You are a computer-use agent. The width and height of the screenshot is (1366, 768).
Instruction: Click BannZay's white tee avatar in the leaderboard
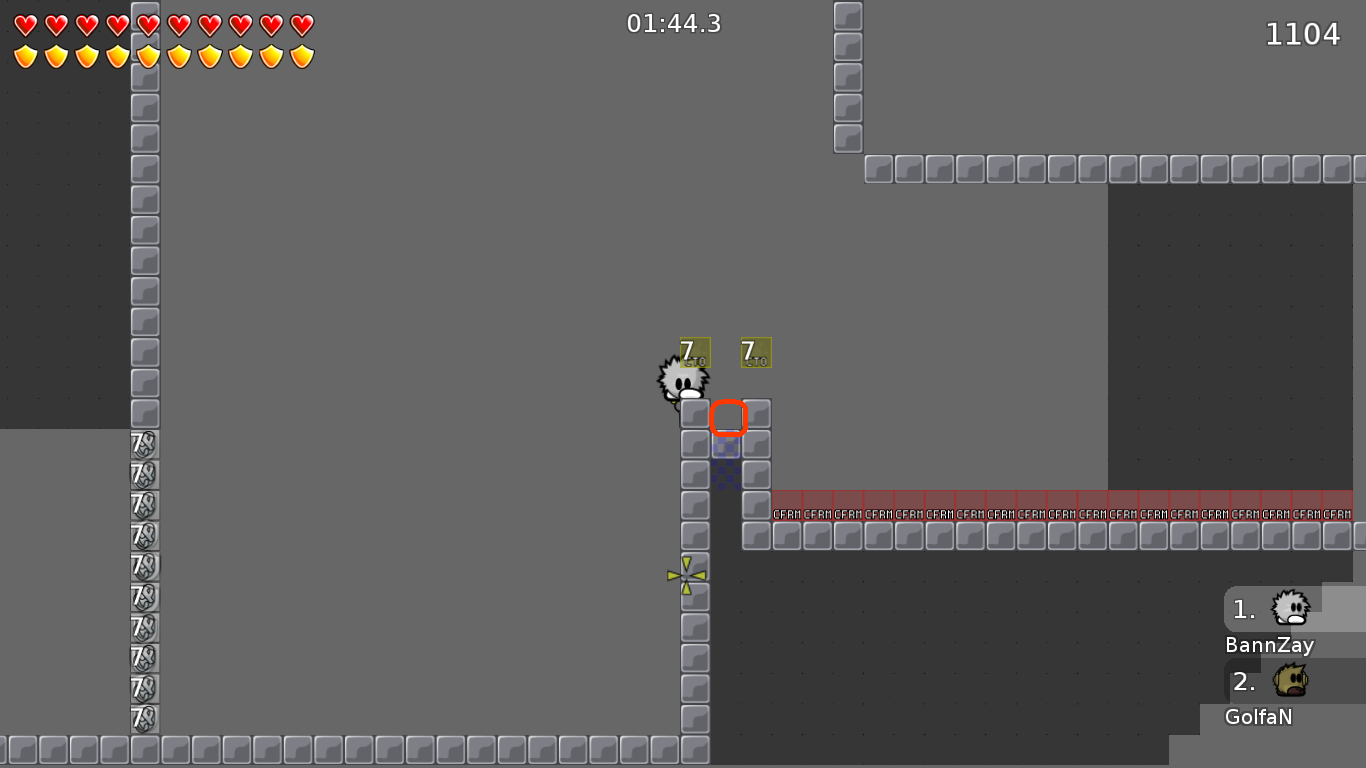click(x=1288, y=609)
